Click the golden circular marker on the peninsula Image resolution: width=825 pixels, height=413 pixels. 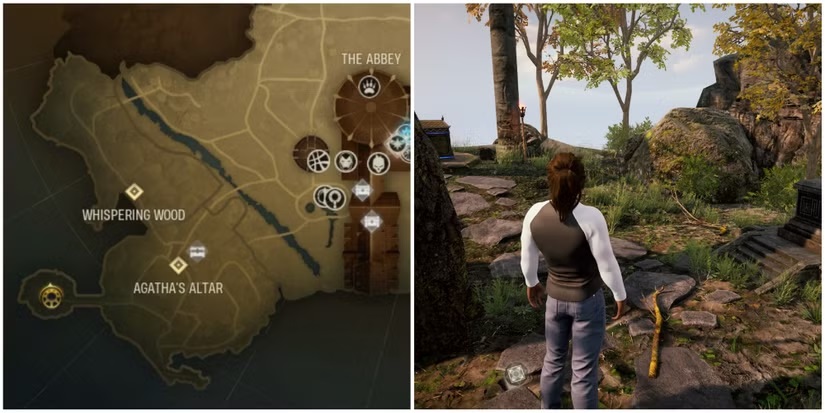(x=49, y=294)
